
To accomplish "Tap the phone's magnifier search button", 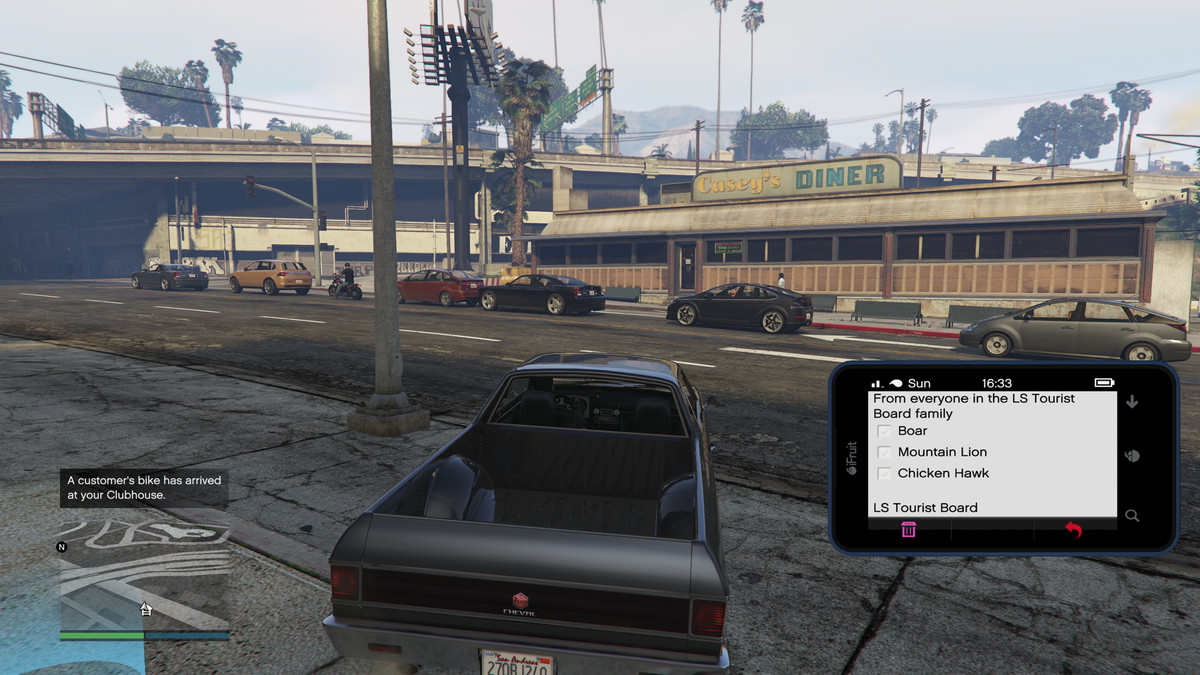I will coord(1132,516).
